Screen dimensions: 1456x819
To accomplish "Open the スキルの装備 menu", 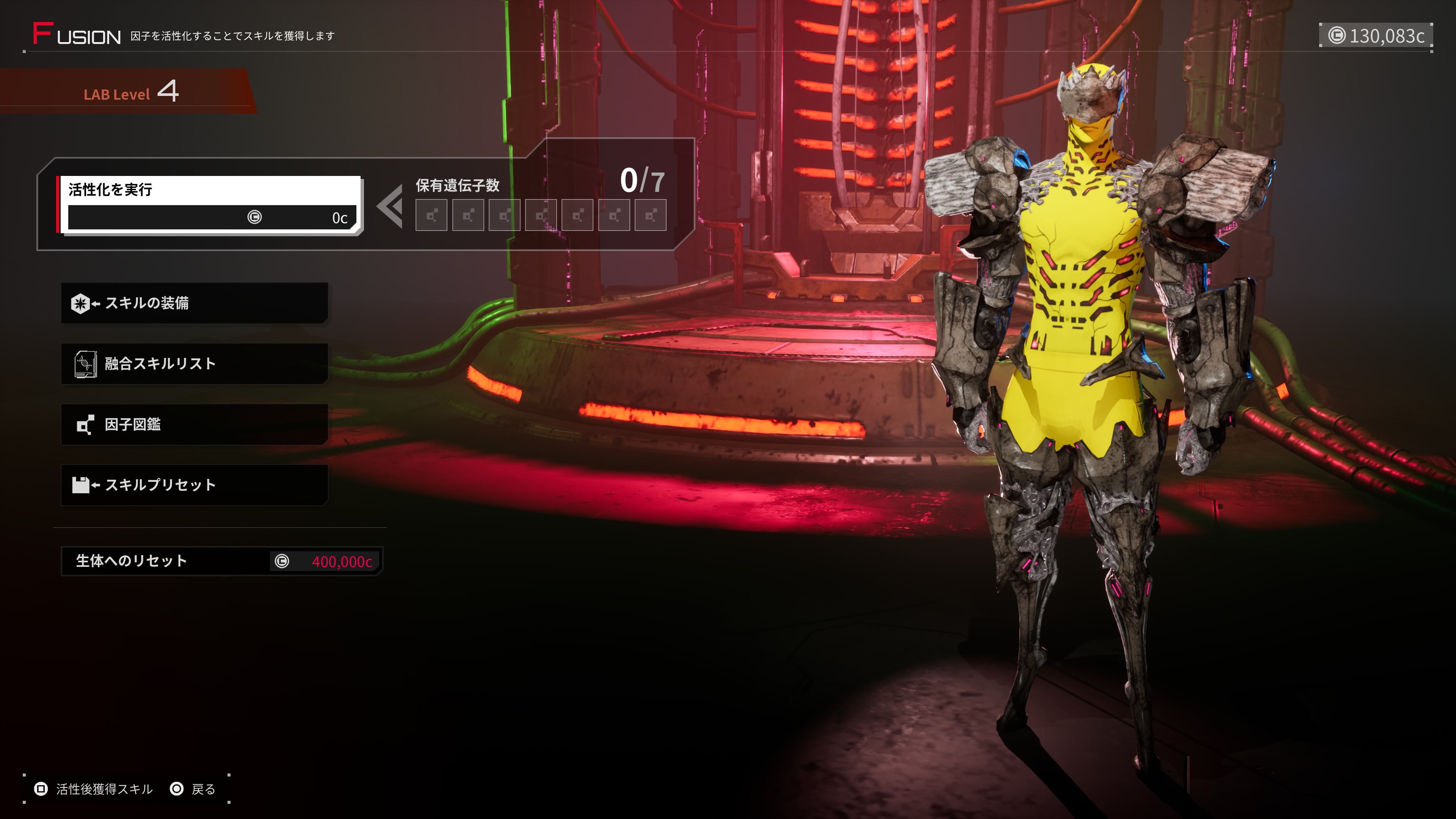I will (195, 303).
